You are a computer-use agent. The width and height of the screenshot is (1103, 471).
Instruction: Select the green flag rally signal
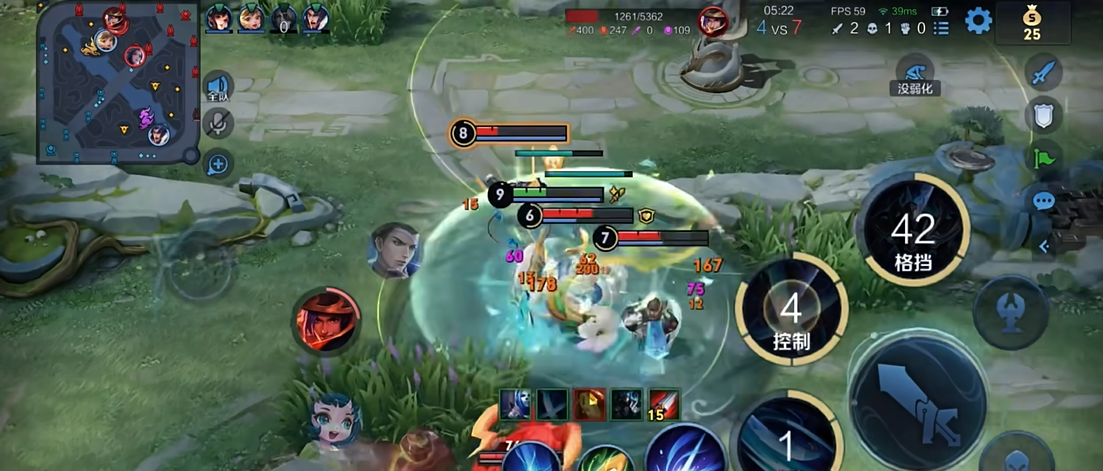1044,158
